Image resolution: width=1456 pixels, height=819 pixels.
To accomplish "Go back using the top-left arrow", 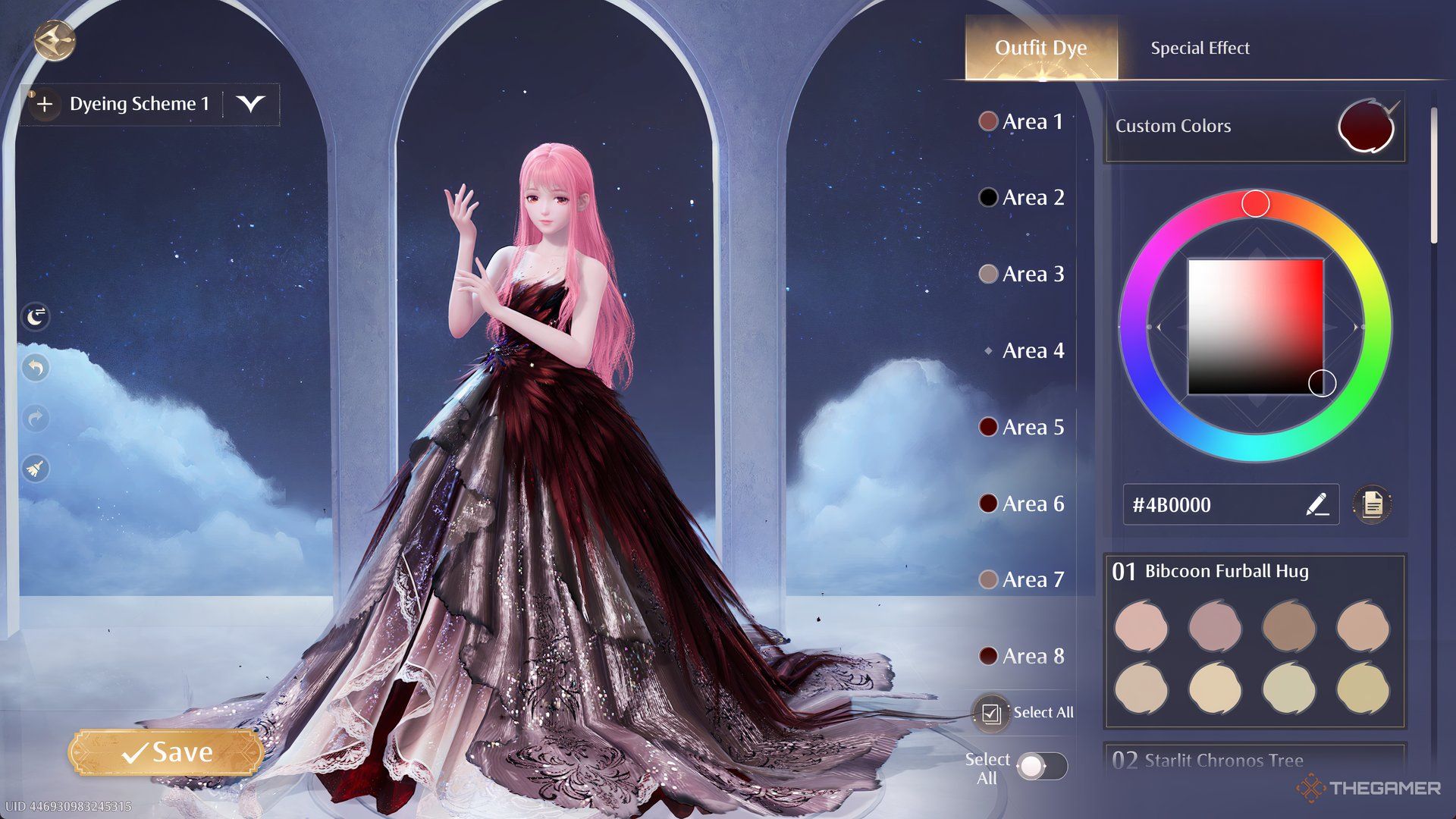I will 55,39.
